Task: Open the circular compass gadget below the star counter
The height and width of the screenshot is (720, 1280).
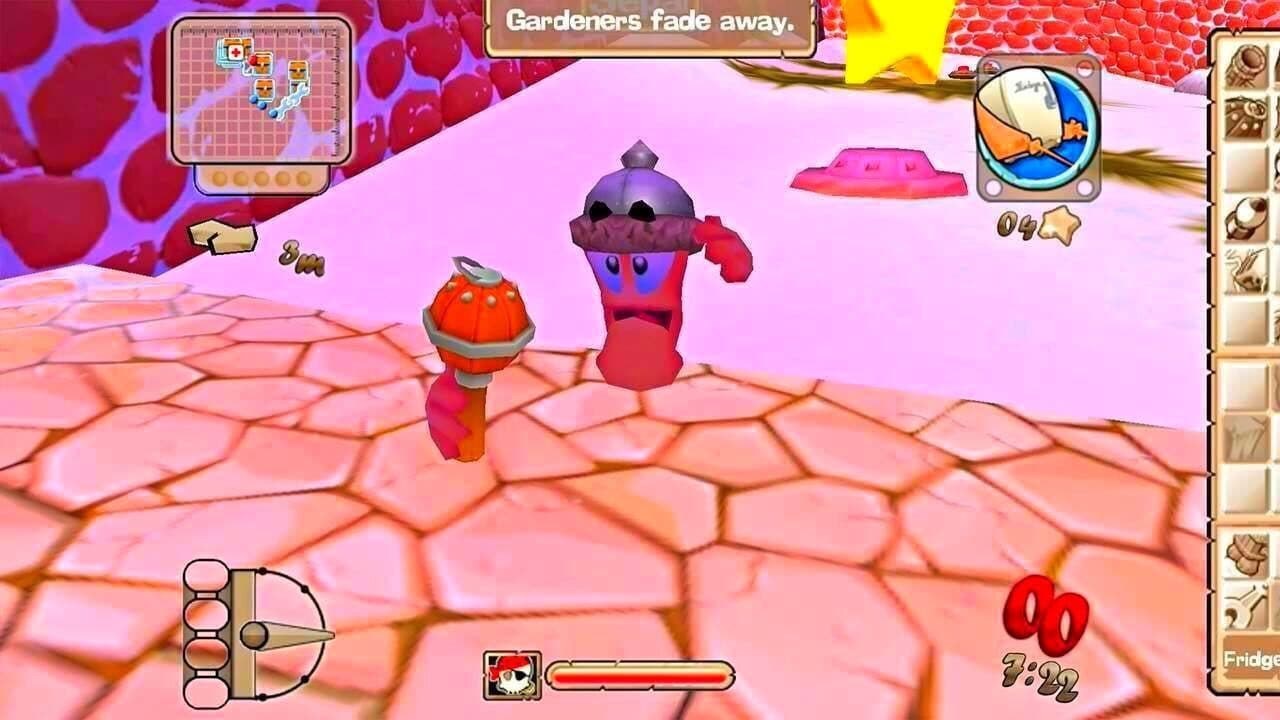Action: coord(1035,130)
